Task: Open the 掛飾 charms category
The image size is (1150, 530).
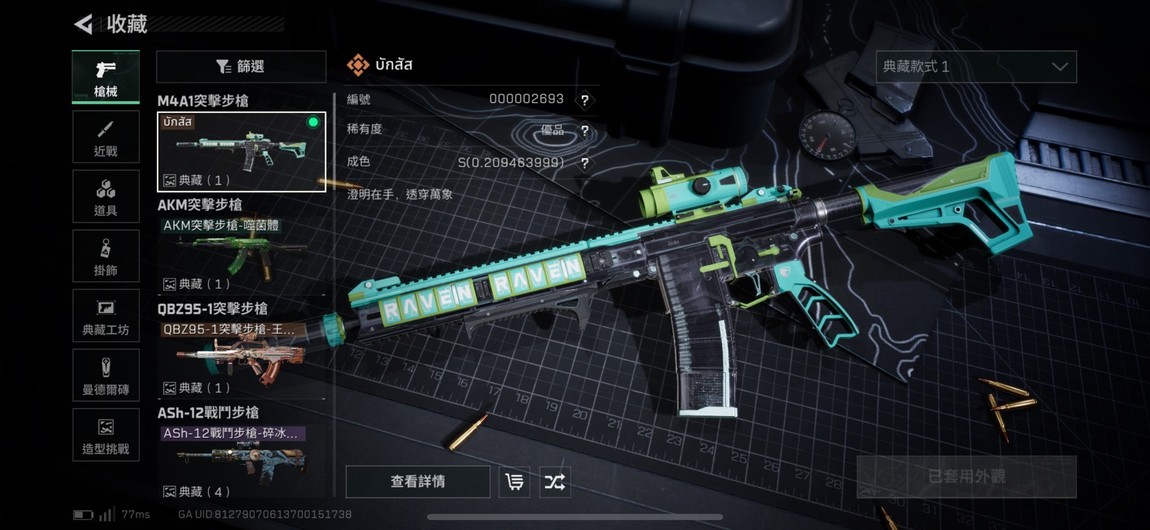Action: pyautogui.click(x=105, y=256)
